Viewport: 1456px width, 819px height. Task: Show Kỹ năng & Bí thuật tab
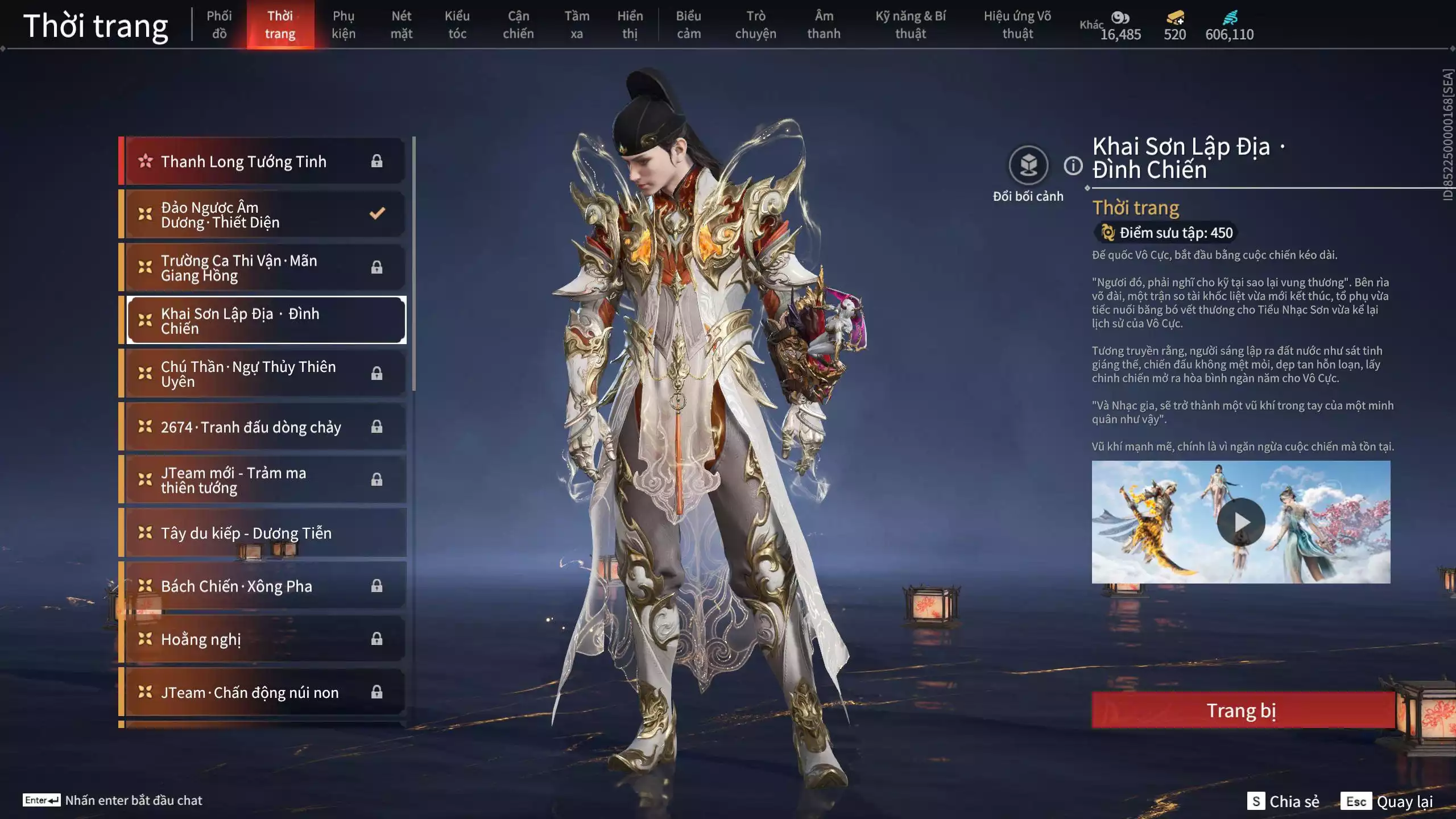click(x=910, y=25)
